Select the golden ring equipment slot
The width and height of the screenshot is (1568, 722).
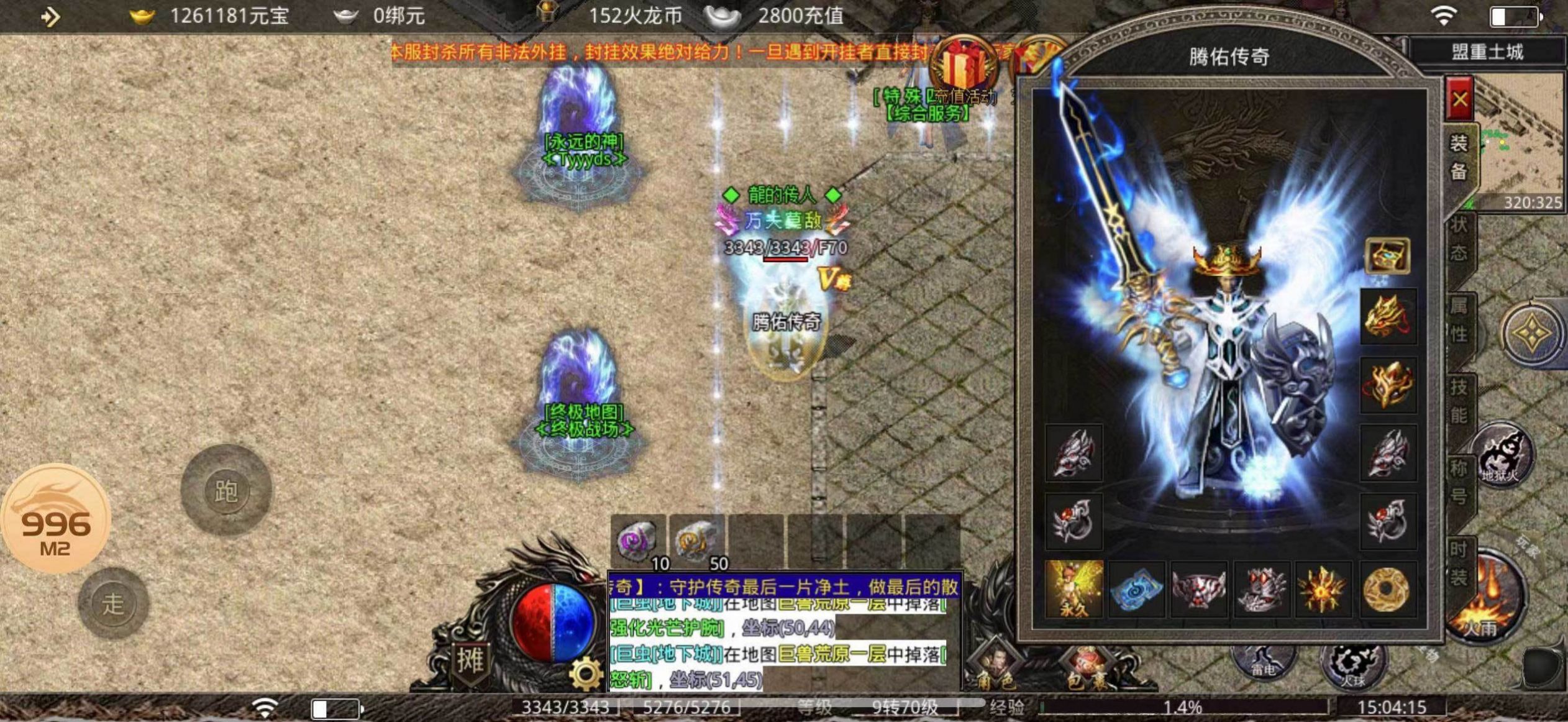click(1387, 589)
